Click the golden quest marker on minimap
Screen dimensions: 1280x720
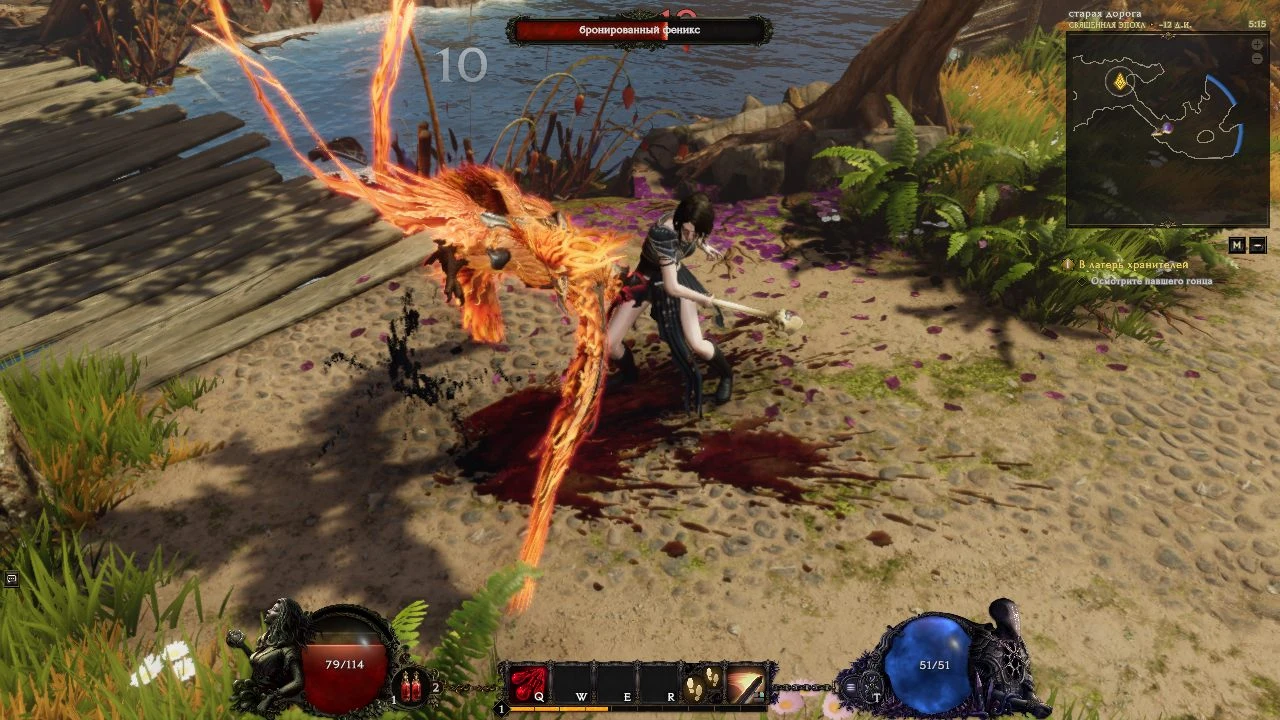click(1121, 81)
